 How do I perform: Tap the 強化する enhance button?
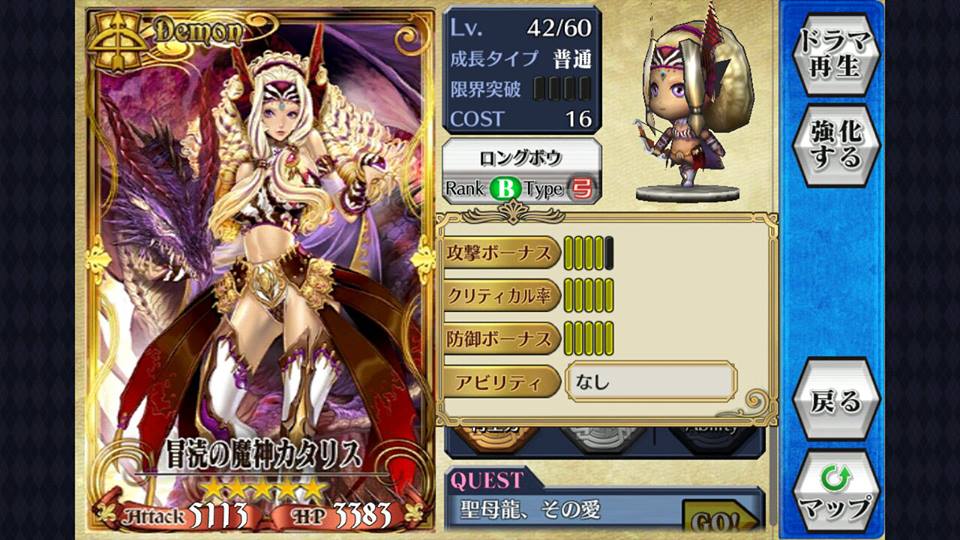pyautogui.click(x=835, y=143)
